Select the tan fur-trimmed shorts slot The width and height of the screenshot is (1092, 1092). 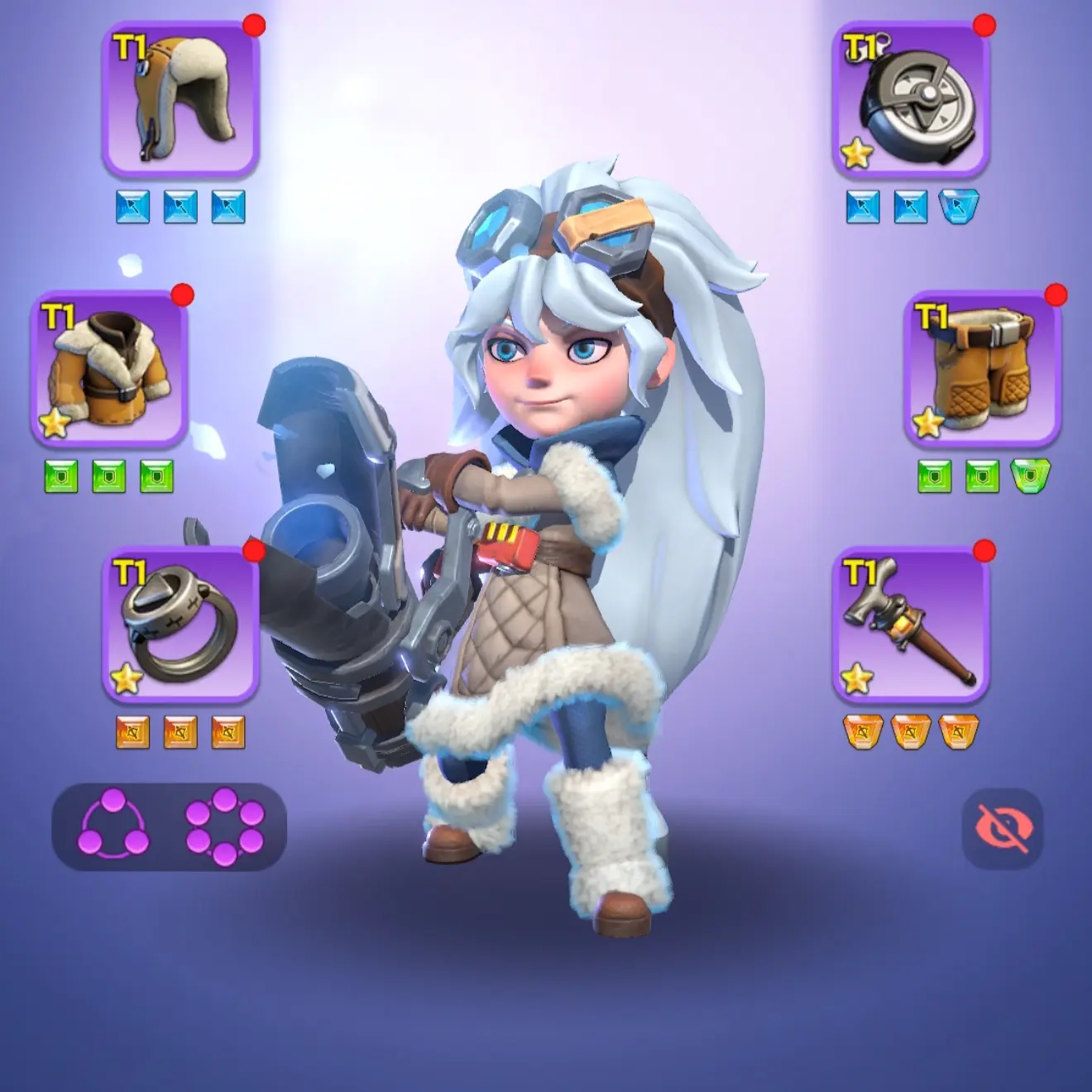point(983,368)
